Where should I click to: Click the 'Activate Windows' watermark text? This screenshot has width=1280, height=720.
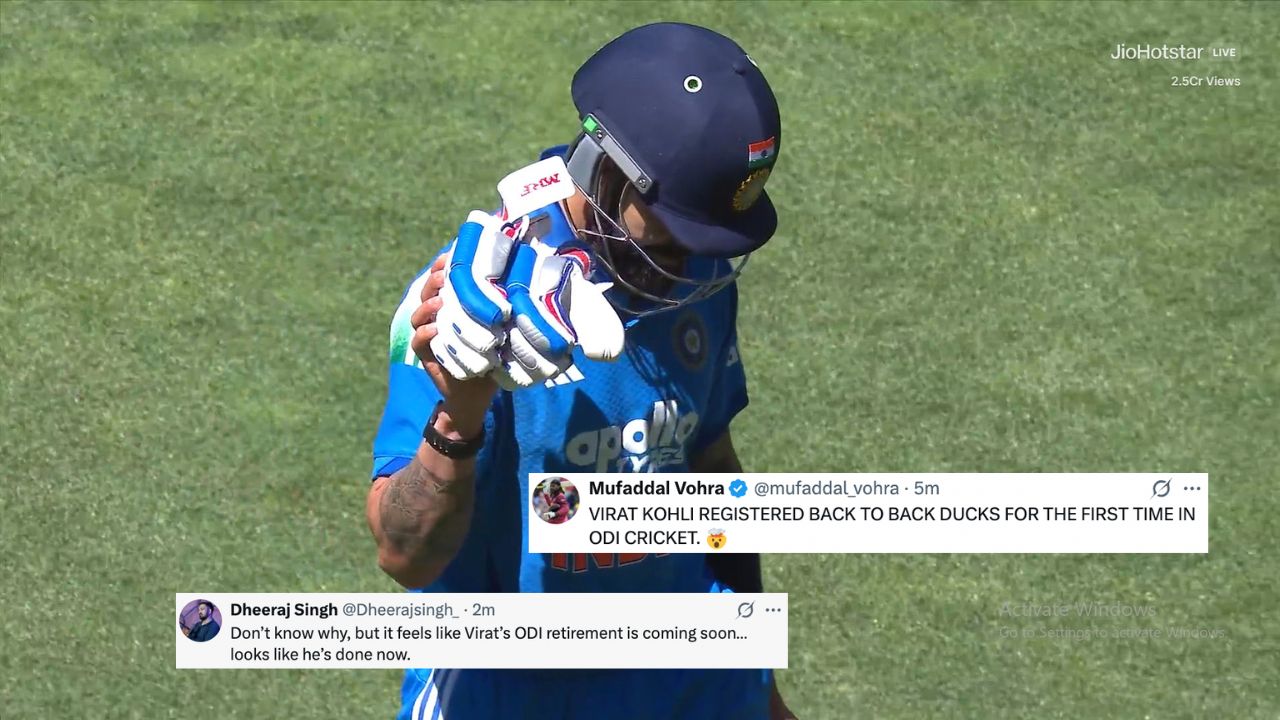pos(1076,608)
